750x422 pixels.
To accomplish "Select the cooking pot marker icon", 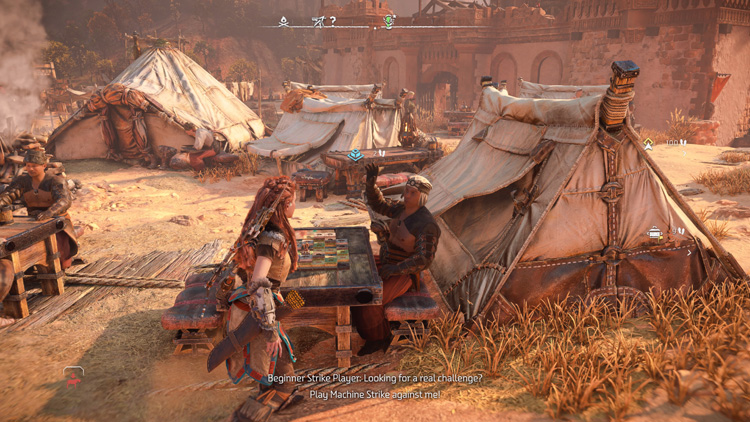I will click(655, 232).
